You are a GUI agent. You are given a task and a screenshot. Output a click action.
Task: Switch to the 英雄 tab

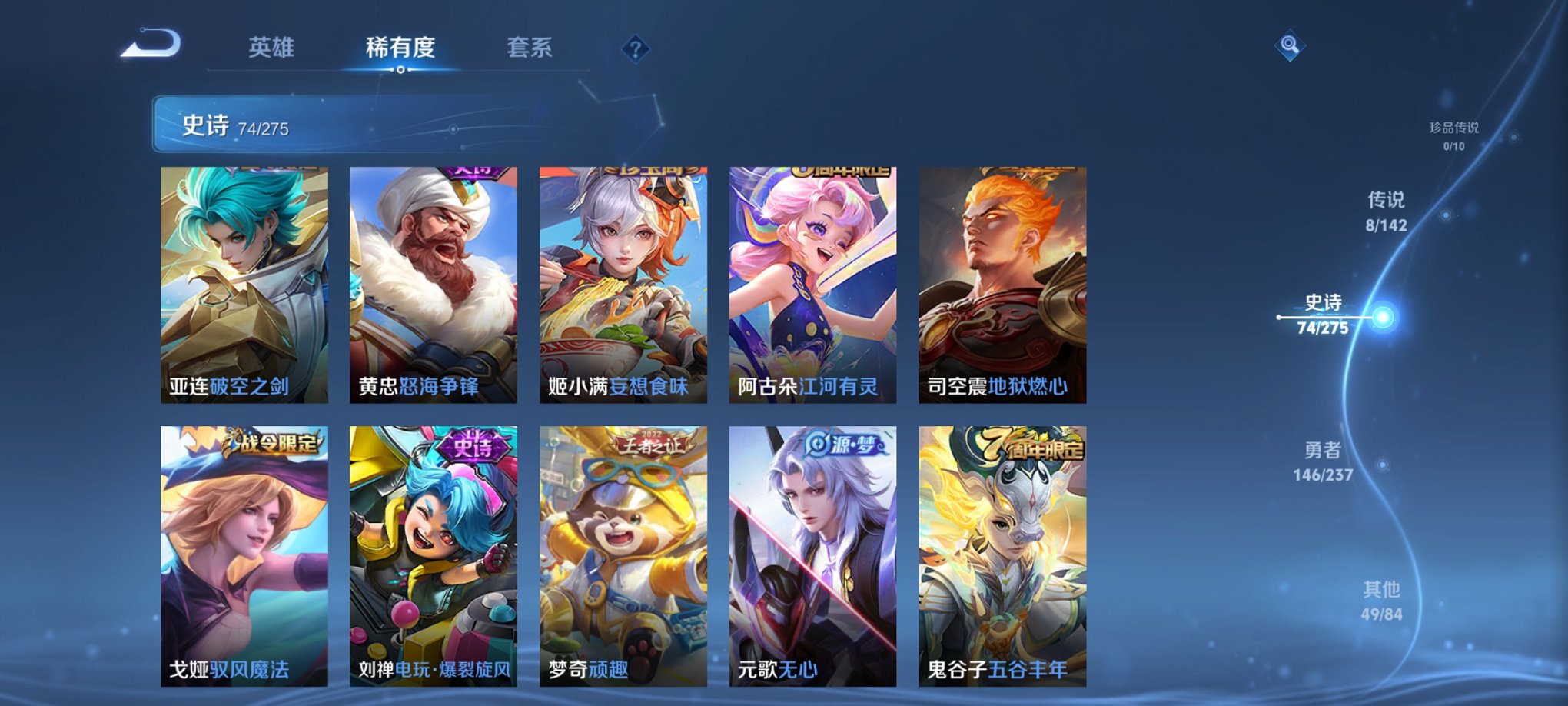[273, 48]
